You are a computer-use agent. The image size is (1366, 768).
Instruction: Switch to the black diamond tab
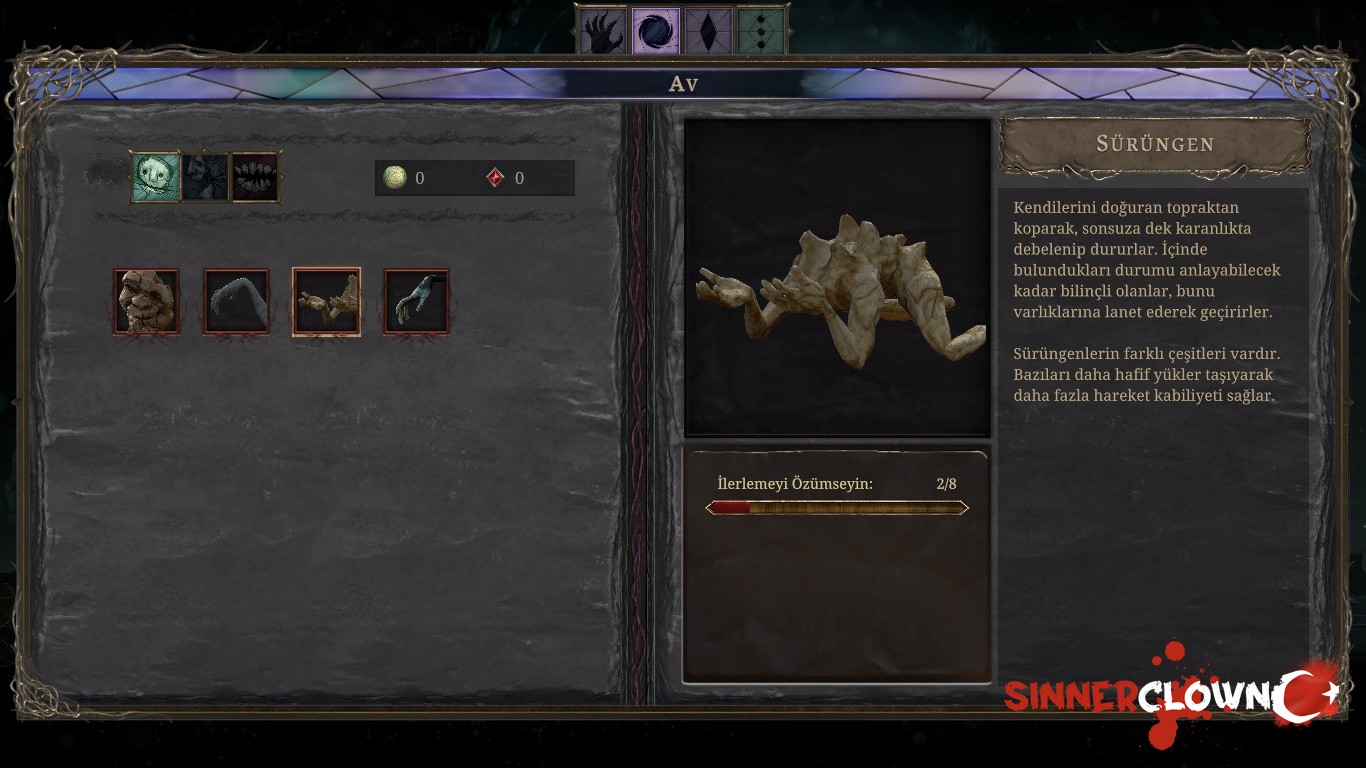click(709, 31)
